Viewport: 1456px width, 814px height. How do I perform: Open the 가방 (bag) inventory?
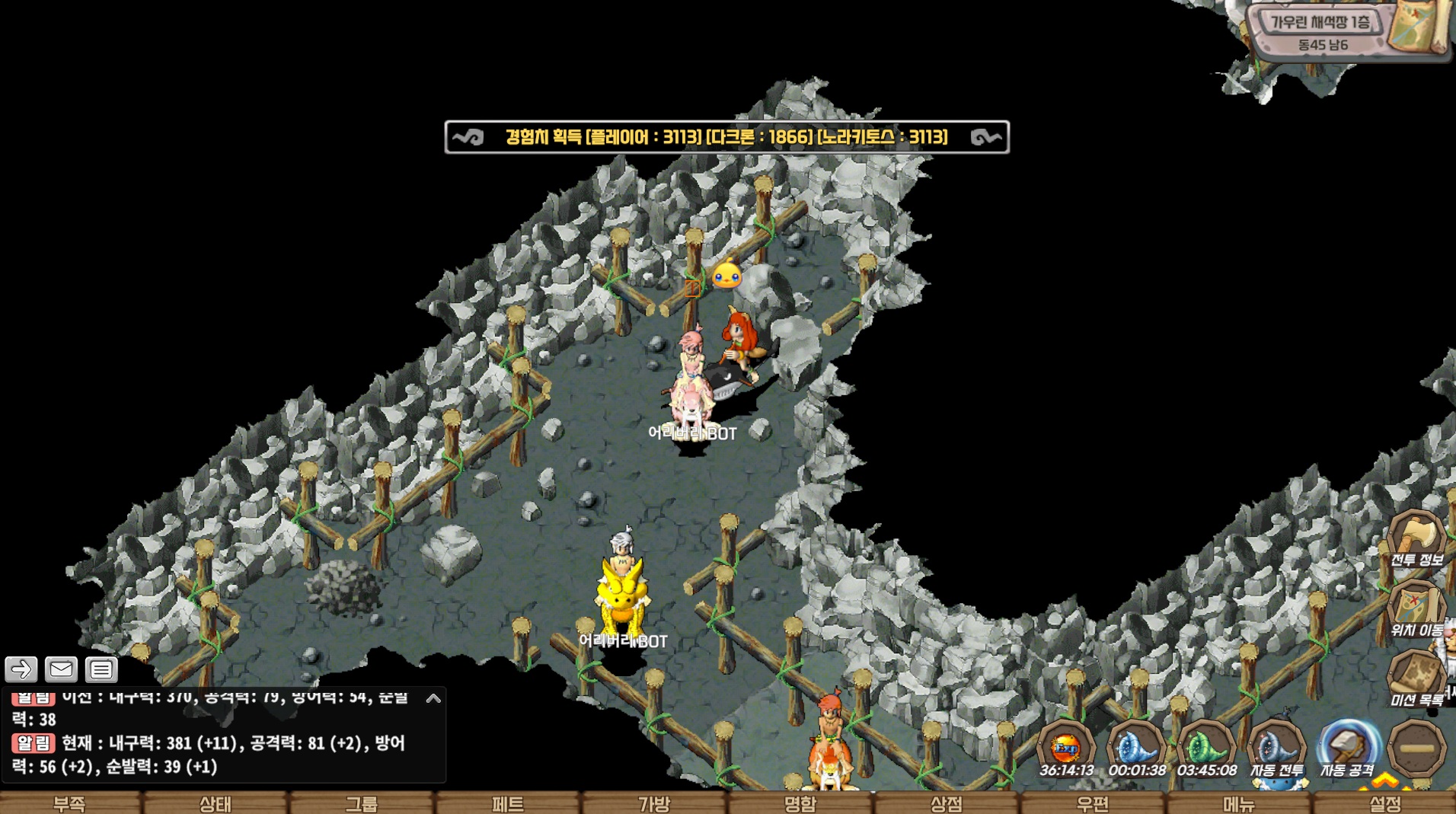point(654,803)
